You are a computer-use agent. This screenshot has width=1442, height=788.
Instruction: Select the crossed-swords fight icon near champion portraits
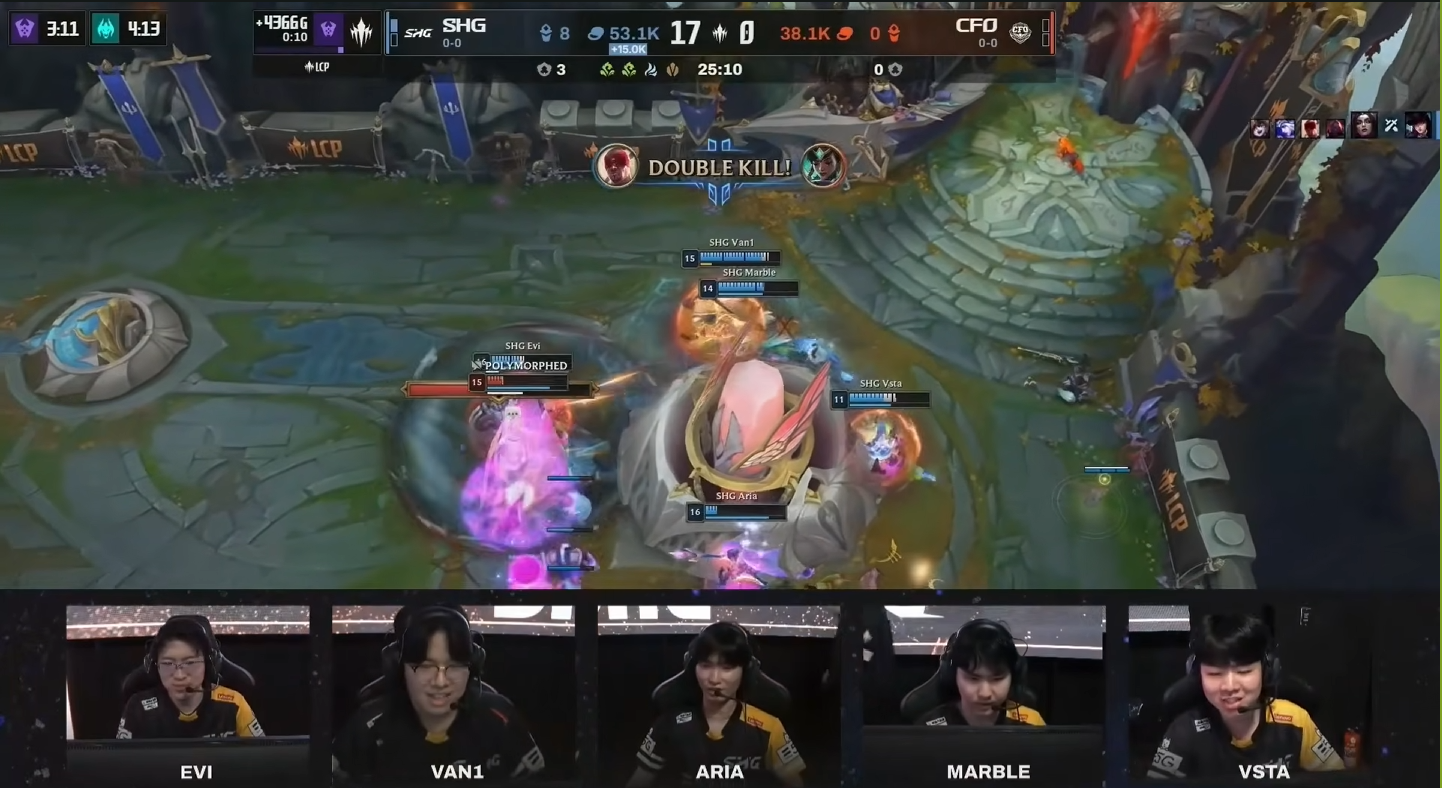coord(1390,126)
